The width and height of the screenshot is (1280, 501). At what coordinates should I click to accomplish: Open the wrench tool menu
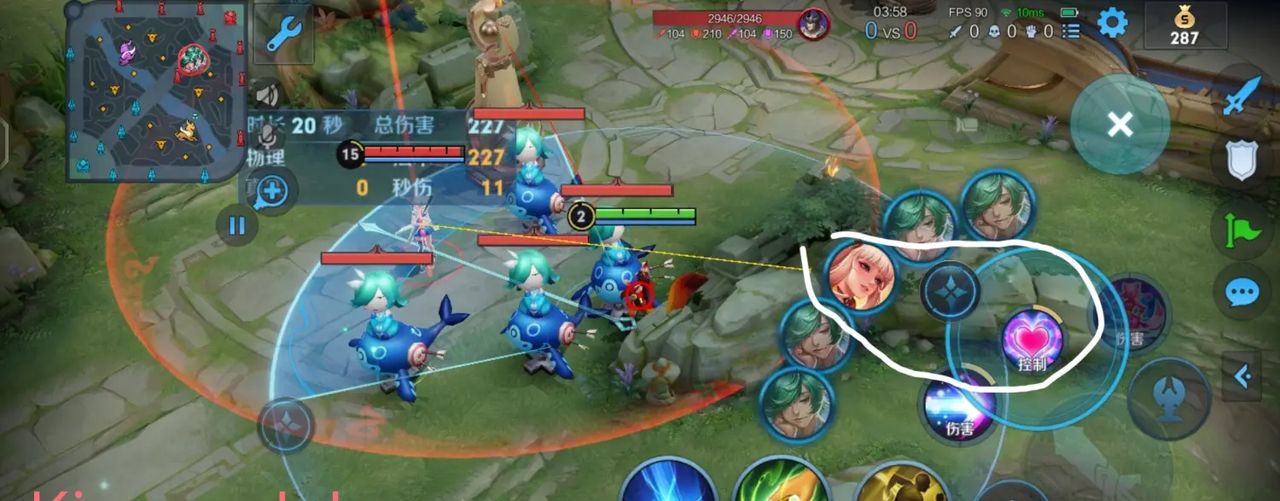[x=283, y=32]
